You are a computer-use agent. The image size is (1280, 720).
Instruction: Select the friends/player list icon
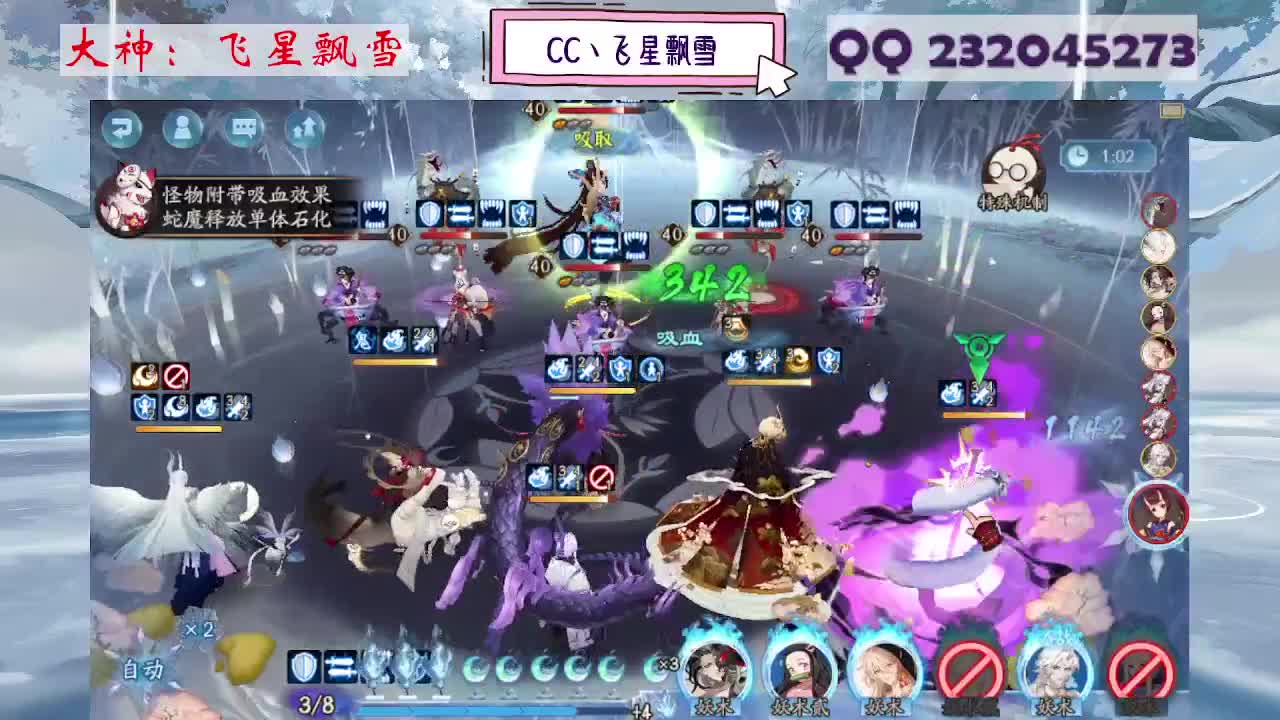tap(183, 130)
